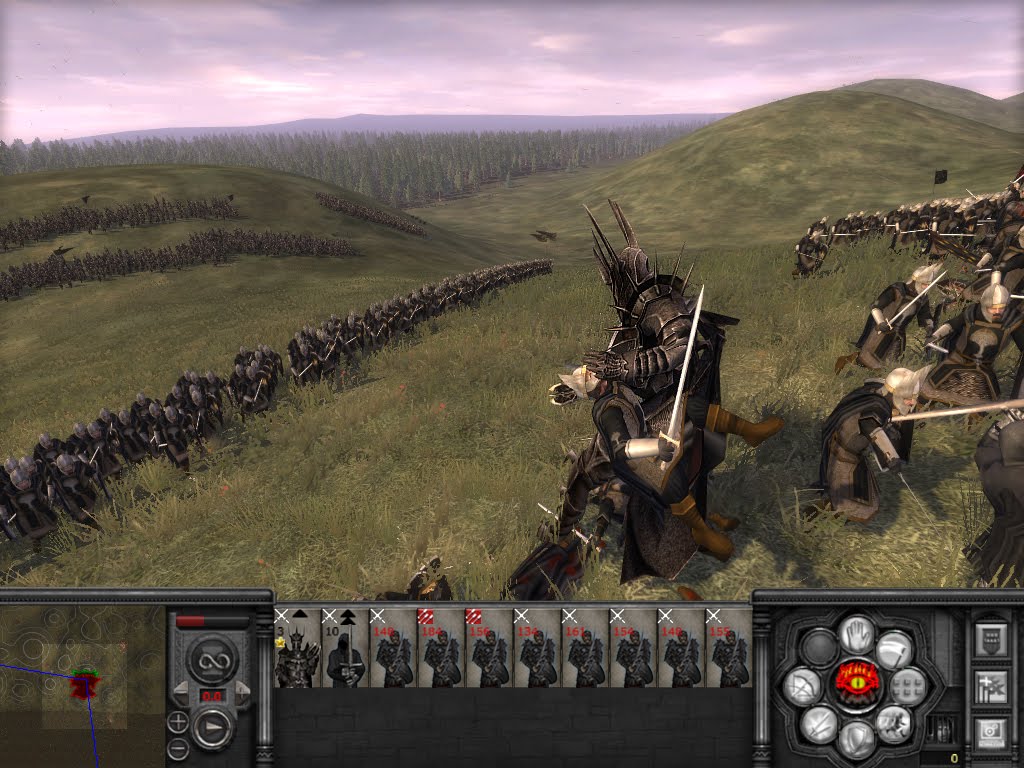
Task: Toggle guard mode shield button
Action: point(855,739)
